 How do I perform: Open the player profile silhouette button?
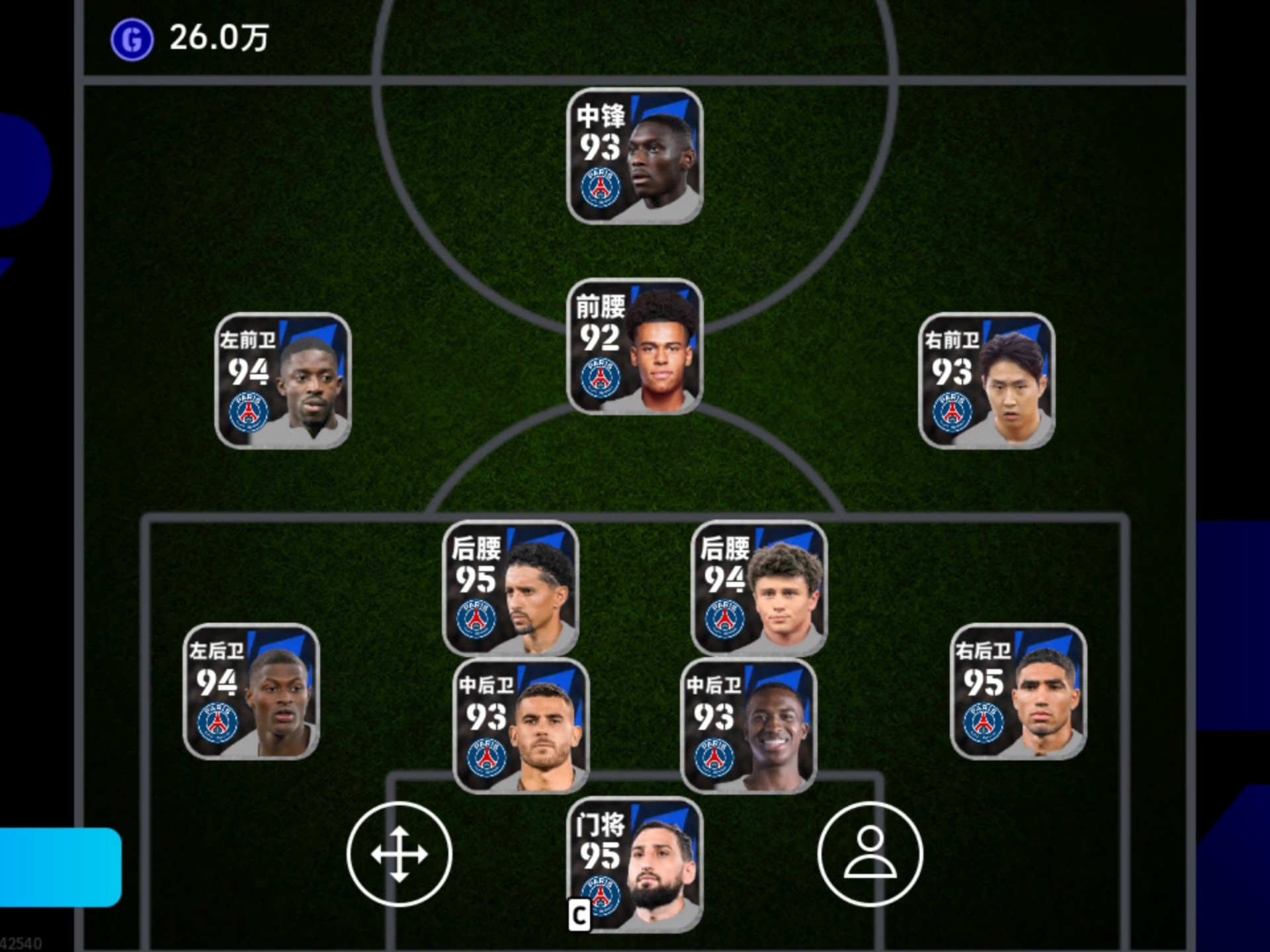870,854
